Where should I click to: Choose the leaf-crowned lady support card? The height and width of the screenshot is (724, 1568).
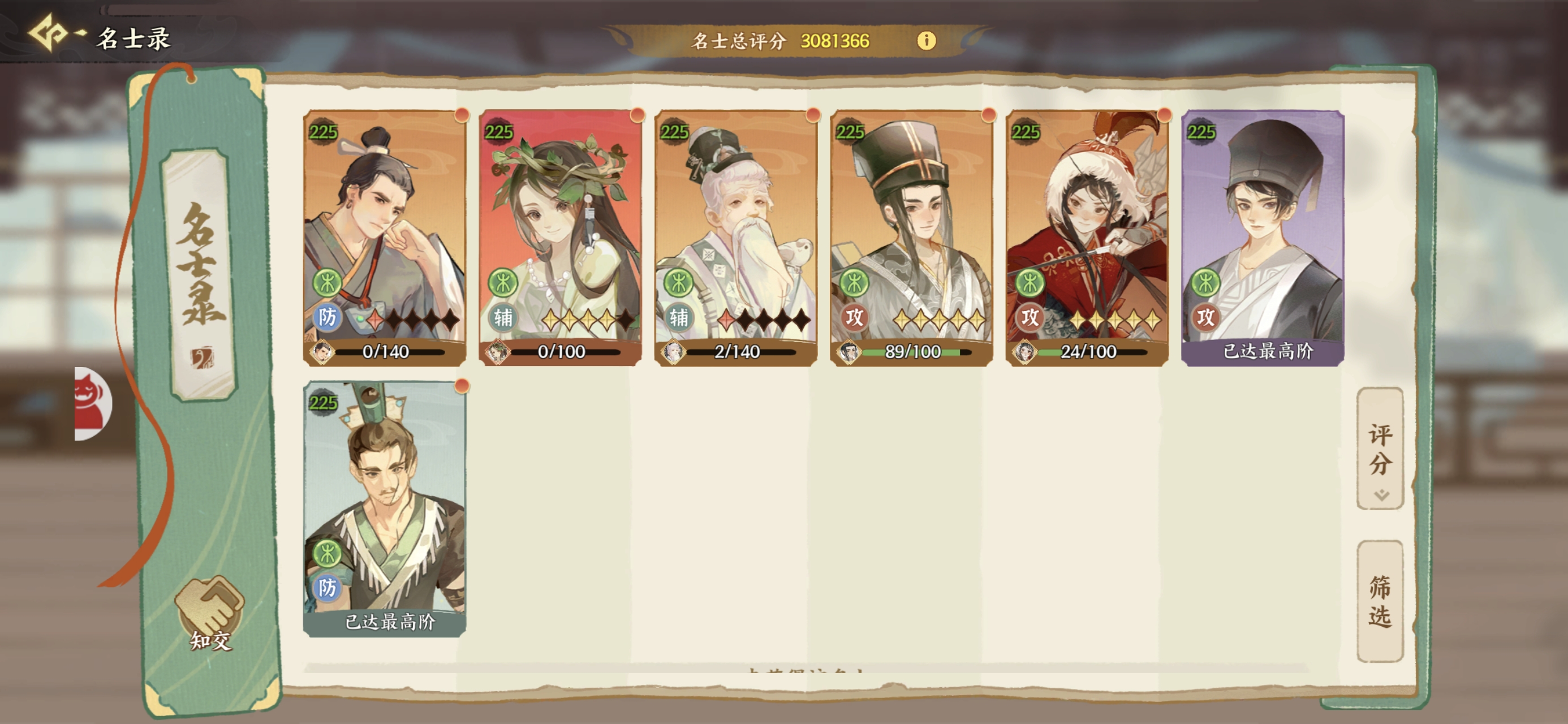click(560, 238)
